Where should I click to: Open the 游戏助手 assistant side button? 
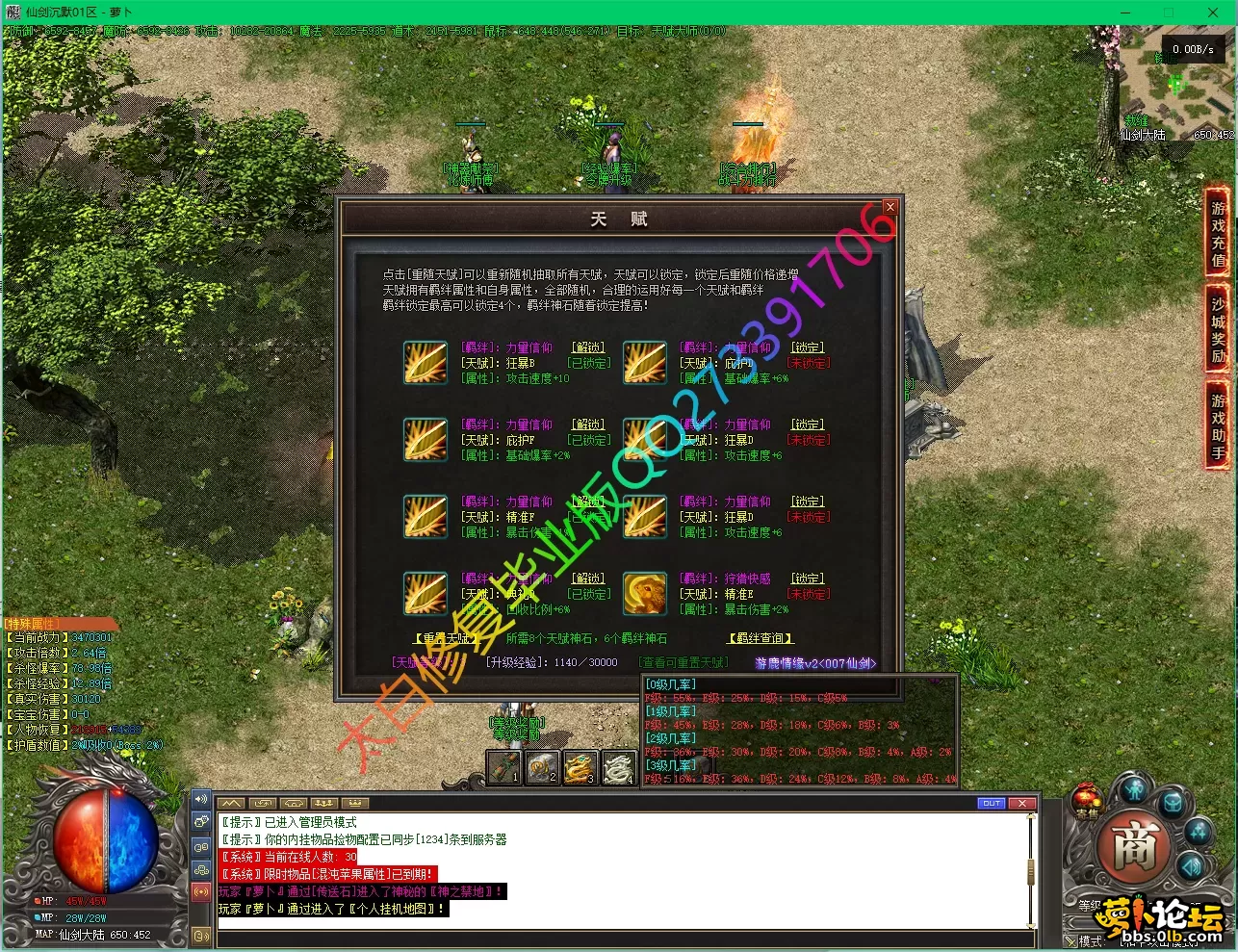[x=1218, y=425]
